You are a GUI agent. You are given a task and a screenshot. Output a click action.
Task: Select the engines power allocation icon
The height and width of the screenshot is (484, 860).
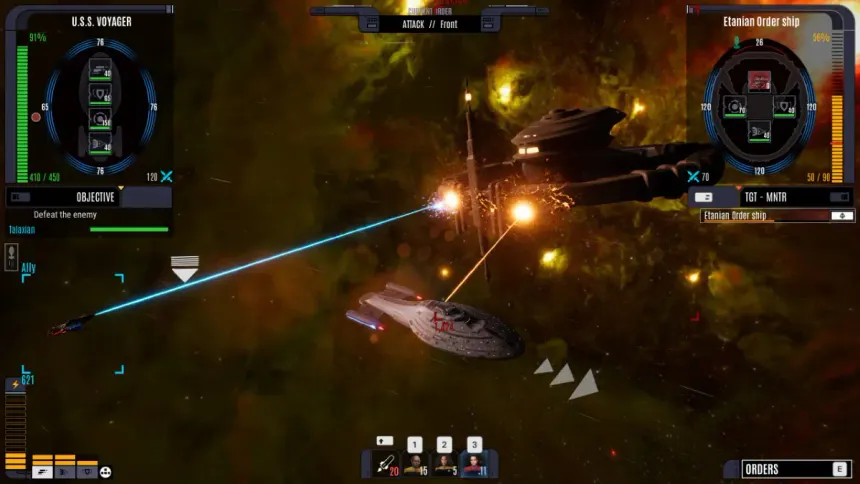(65, 472)
